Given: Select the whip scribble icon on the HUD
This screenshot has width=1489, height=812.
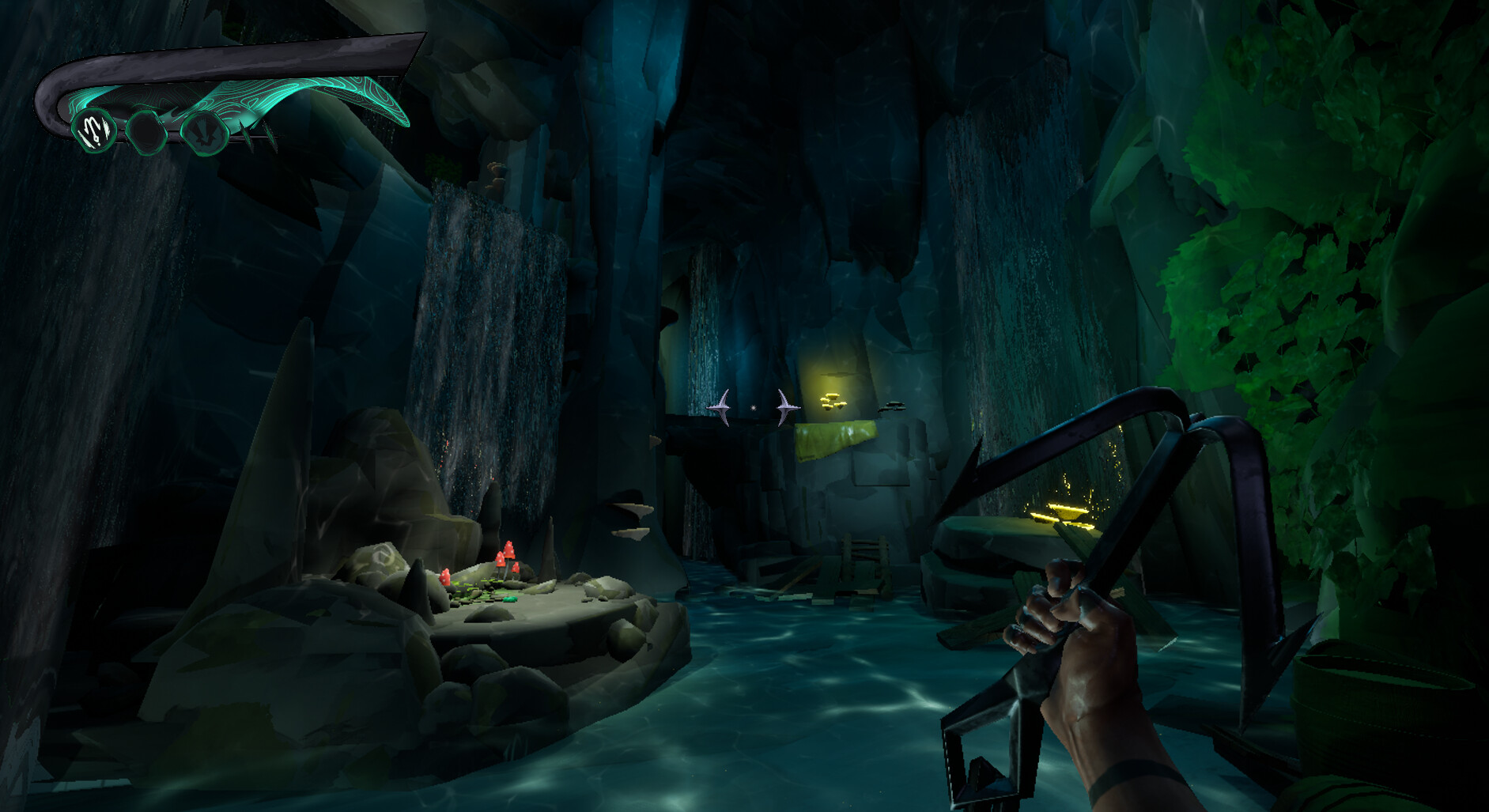Looking at the screenshot, I should (95, 132).
